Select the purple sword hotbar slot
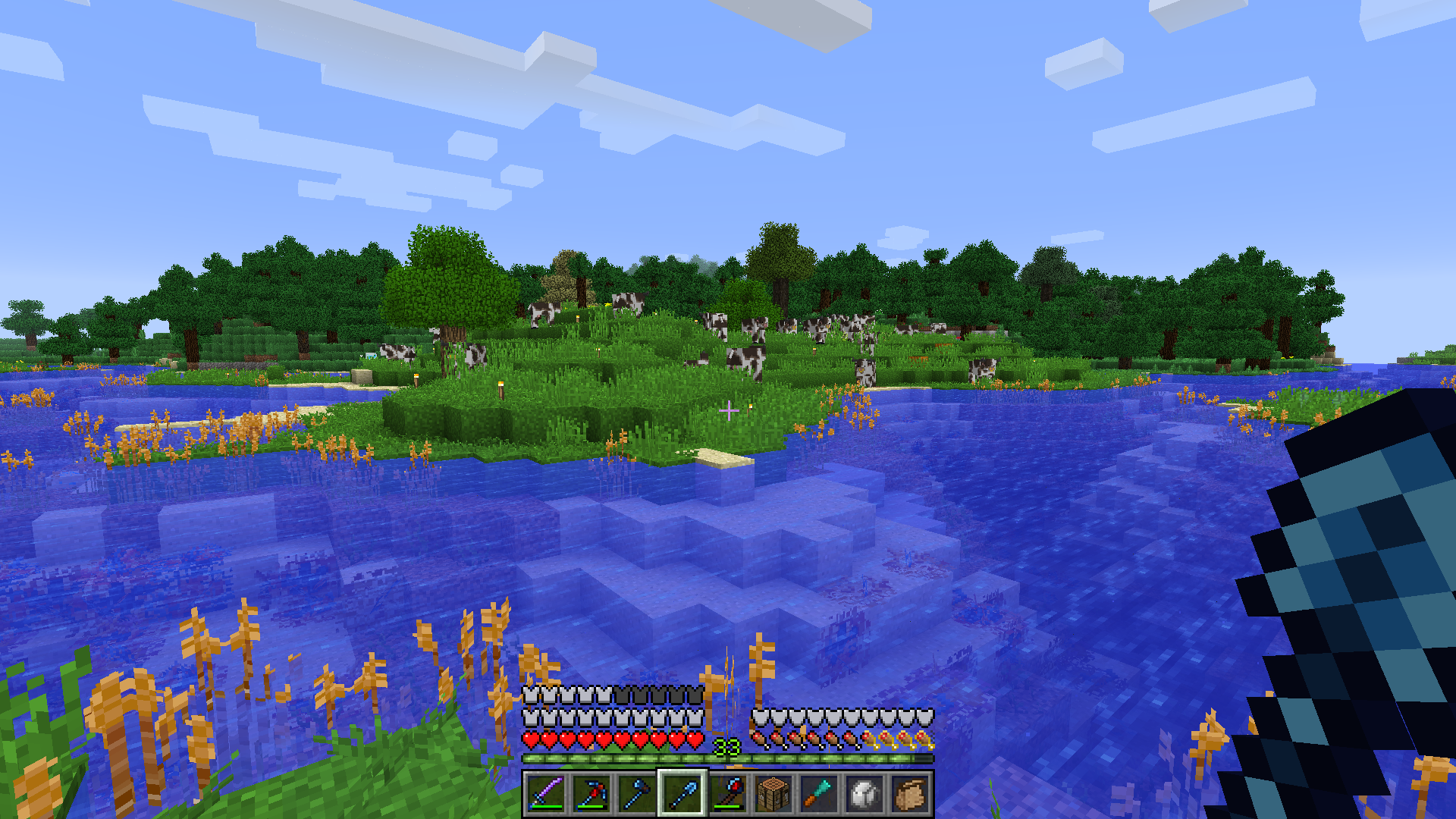Image resolution: width=1456 pixels, height=819 pixels. [x=546, y=794]
